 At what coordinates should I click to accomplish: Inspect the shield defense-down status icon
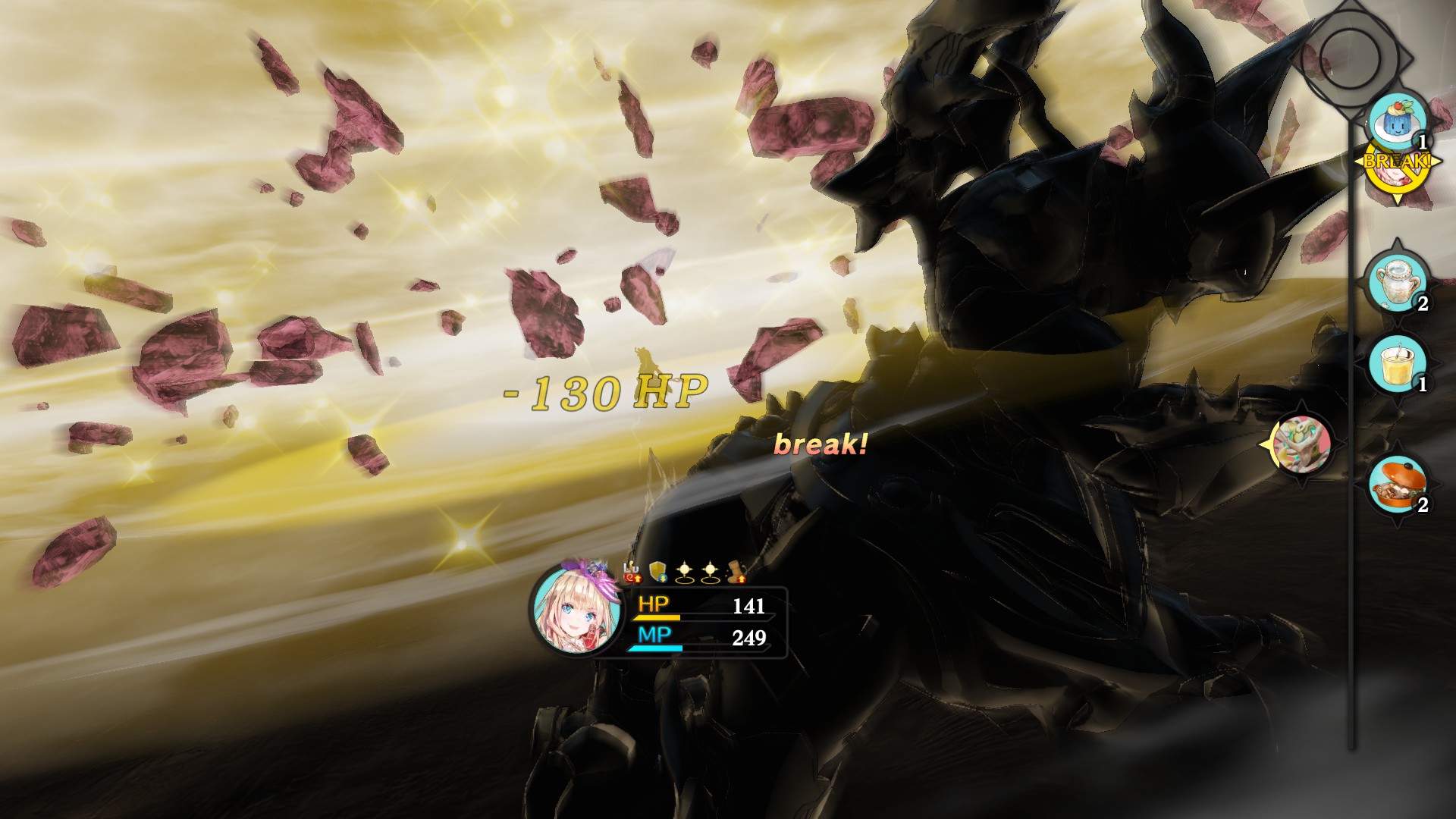(x=658, y=573)
